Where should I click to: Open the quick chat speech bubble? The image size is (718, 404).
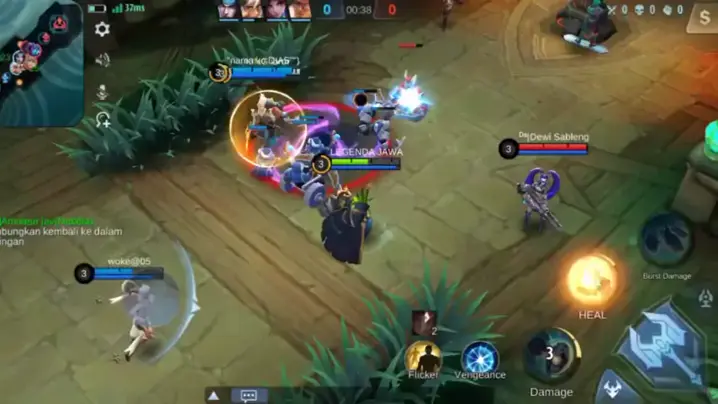coord(249,395)
